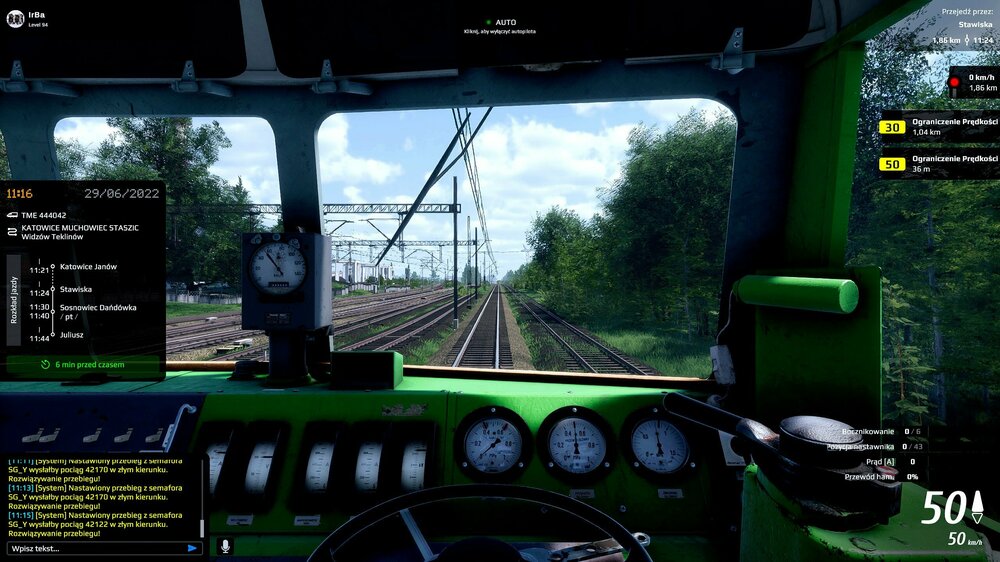The image size is (1000, 562).
Task: Toggle the microphone voice chat icon
Action: tap(224, 547)
